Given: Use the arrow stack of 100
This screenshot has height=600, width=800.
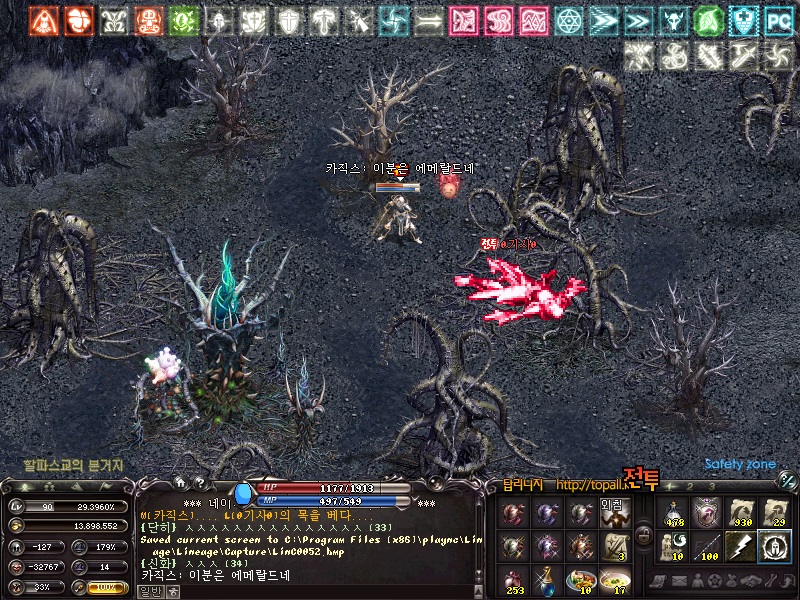Looking at the screenshot, I should [707, 546].
